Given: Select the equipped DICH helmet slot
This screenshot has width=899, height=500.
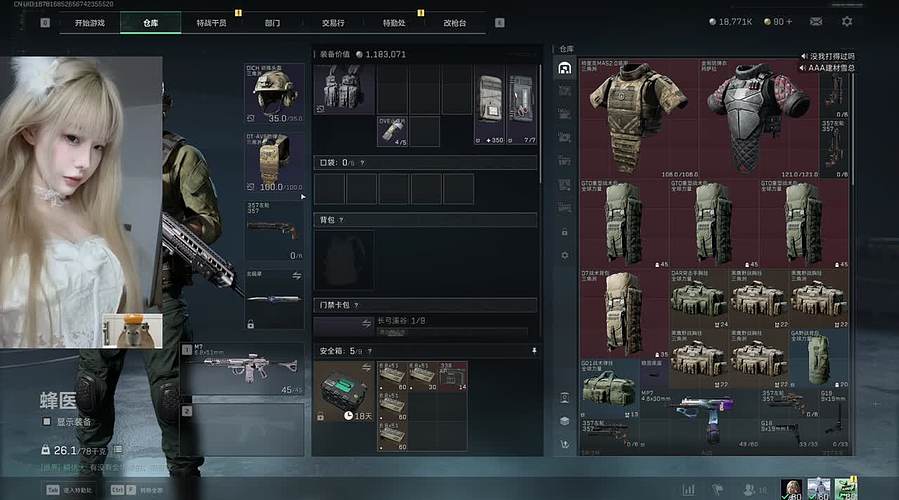Looking at the screenshot, I should (x=274, y=93).
